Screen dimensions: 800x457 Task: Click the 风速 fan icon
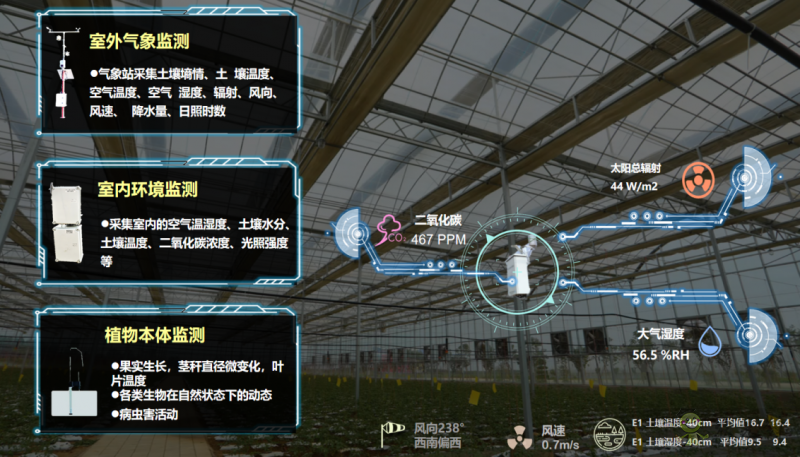[x=519, y=436]
